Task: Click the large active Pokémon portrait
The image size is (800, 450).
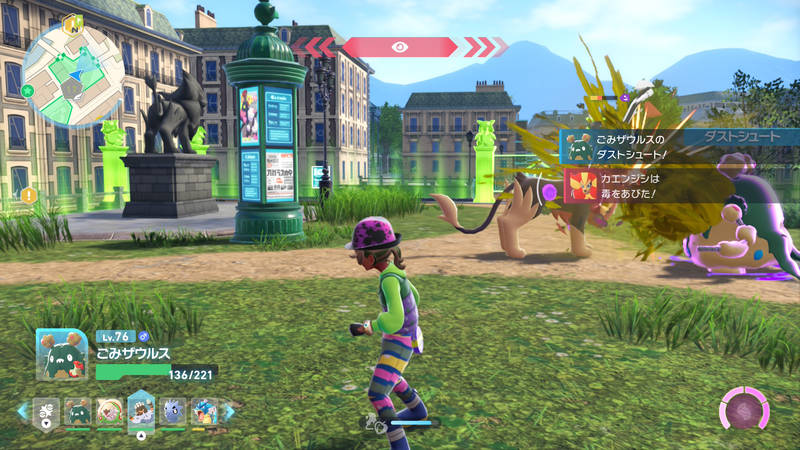Action: click(x=63, y=355)
